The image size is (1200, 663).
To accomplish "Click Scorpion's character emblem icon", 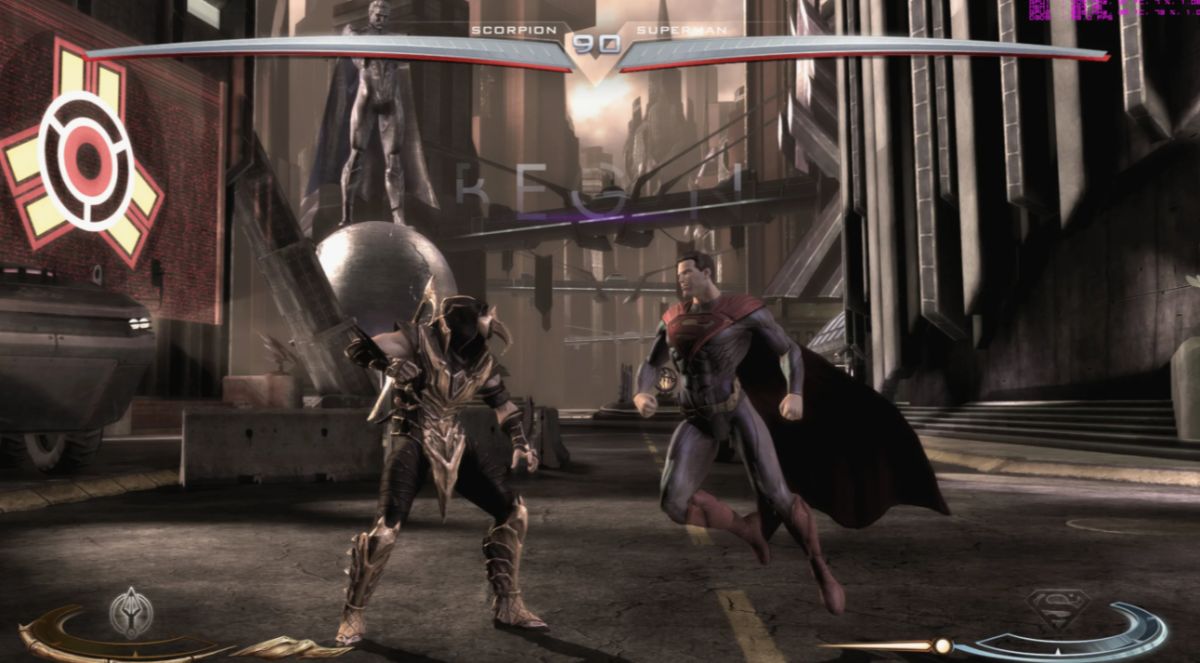I will [x=131, y=612].
